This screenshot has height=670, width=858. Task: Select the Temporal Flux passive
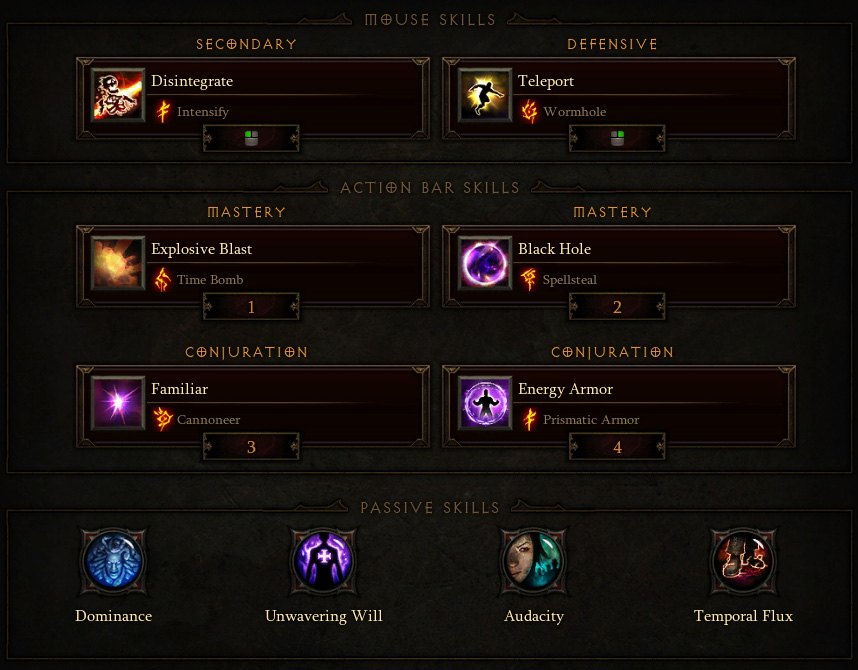743,561
